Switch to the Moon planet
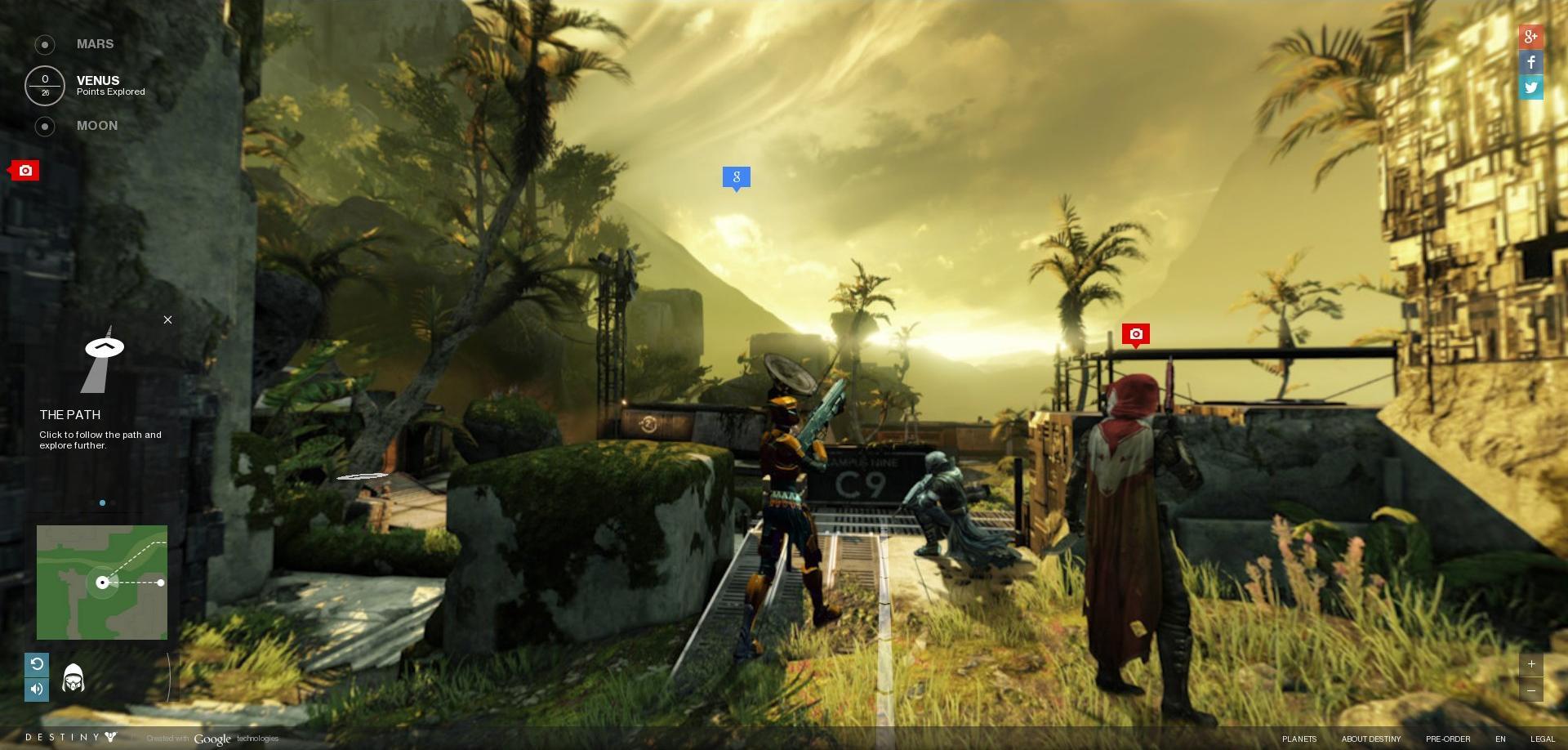Image resolution: width=1568 pixels, height=750 pixels. click(96, 126)
